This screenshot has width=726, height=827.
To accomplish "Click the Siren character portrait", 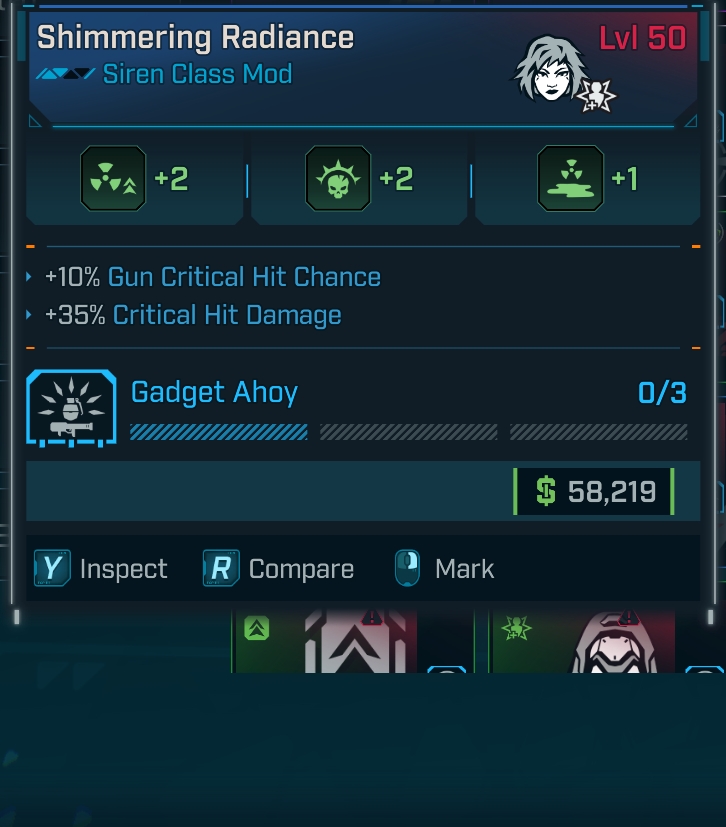I will 550,70.
